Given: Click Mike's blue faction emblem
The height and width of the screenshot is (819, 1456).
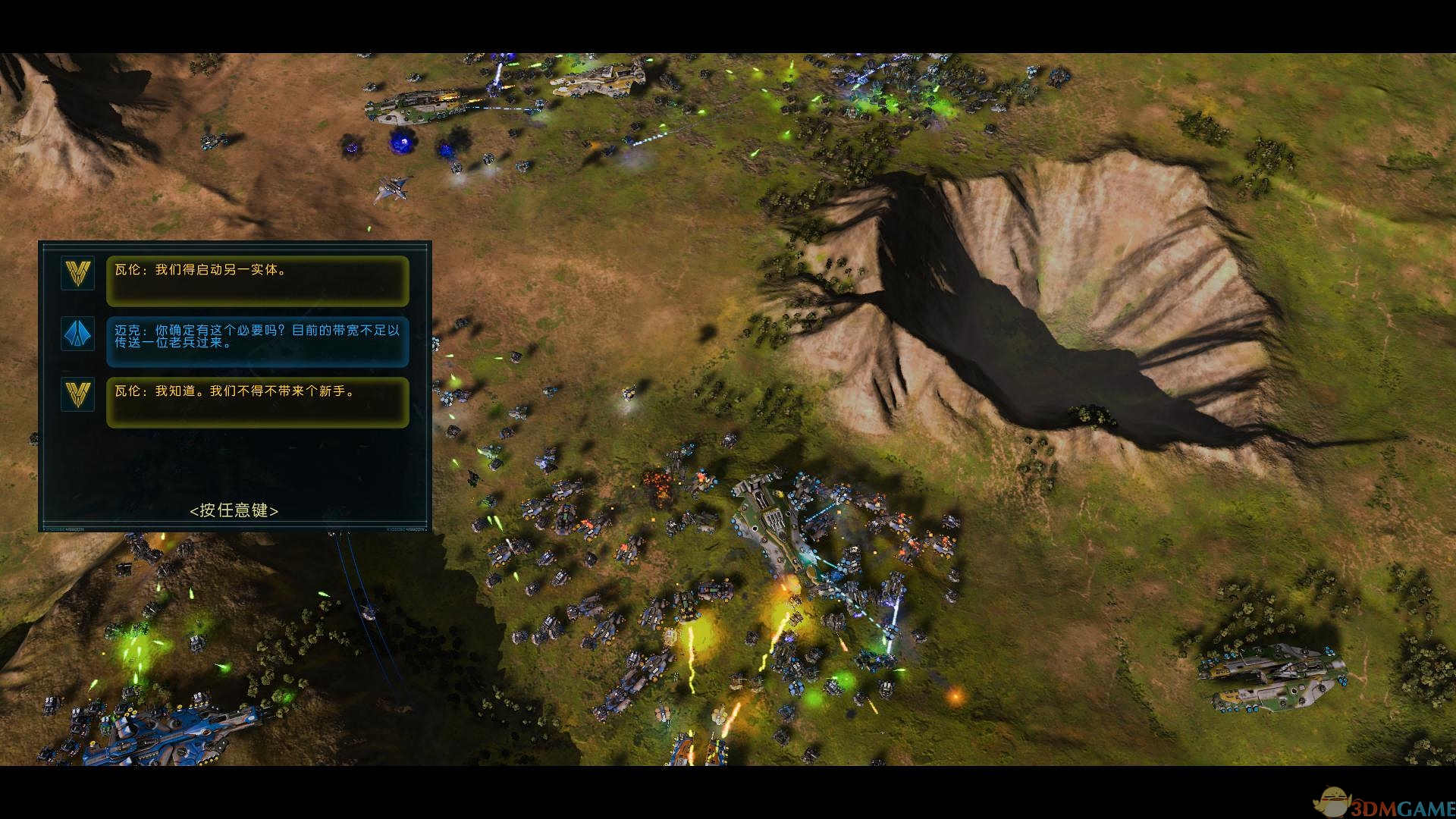Looking at the screenshot, I should [x=78, y=334].
